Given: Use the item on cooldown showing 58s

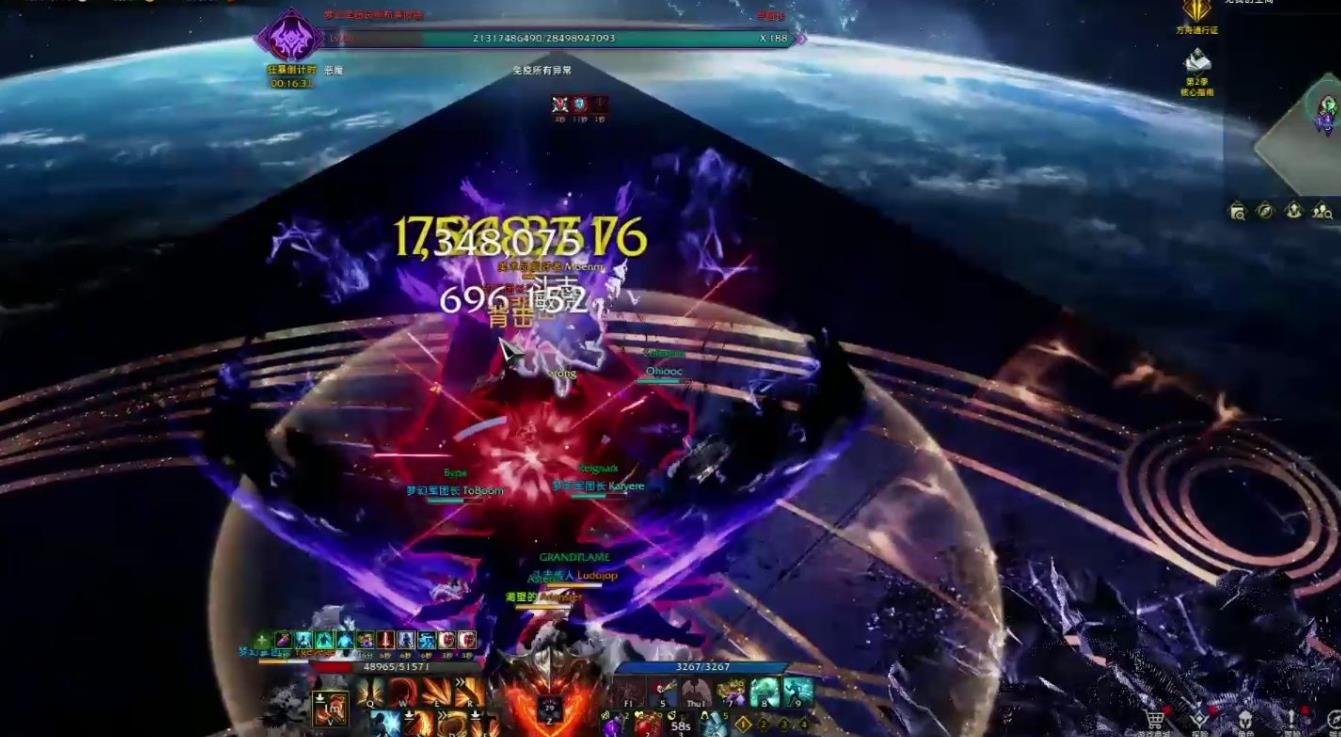Looking at the screenshot, I should (x=681, y=724).
